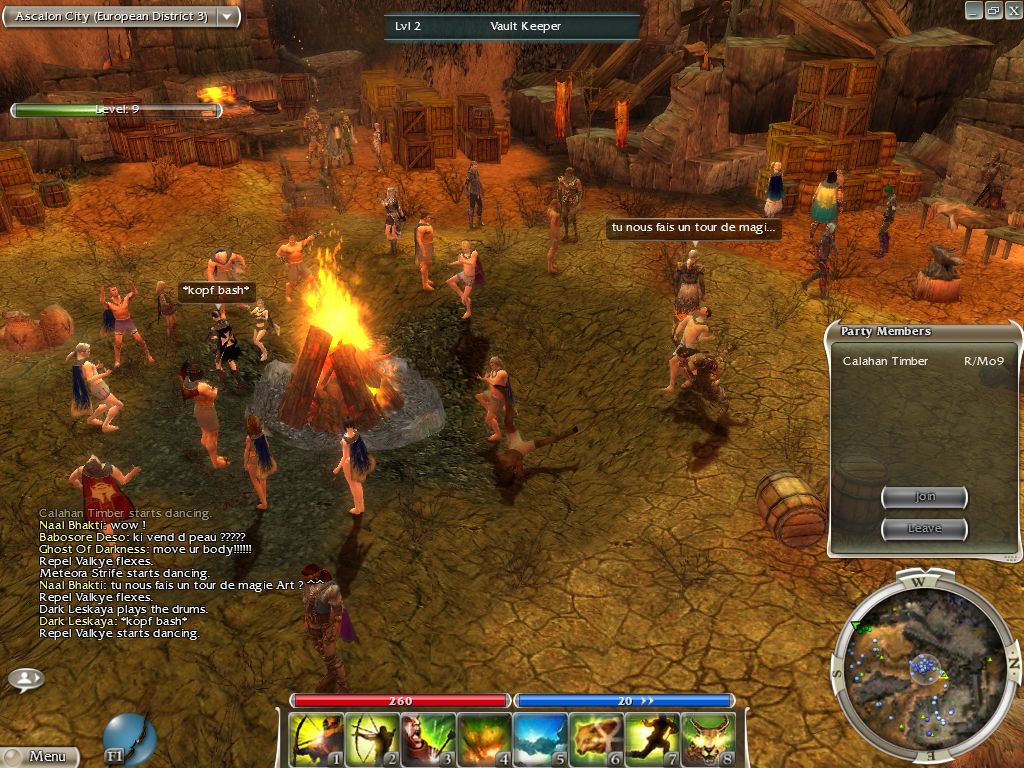Image resolution: width=1024 pixels, height=768 pixels.
Task: Use skill 7, the running figure
Action: (x=653, y=740)
